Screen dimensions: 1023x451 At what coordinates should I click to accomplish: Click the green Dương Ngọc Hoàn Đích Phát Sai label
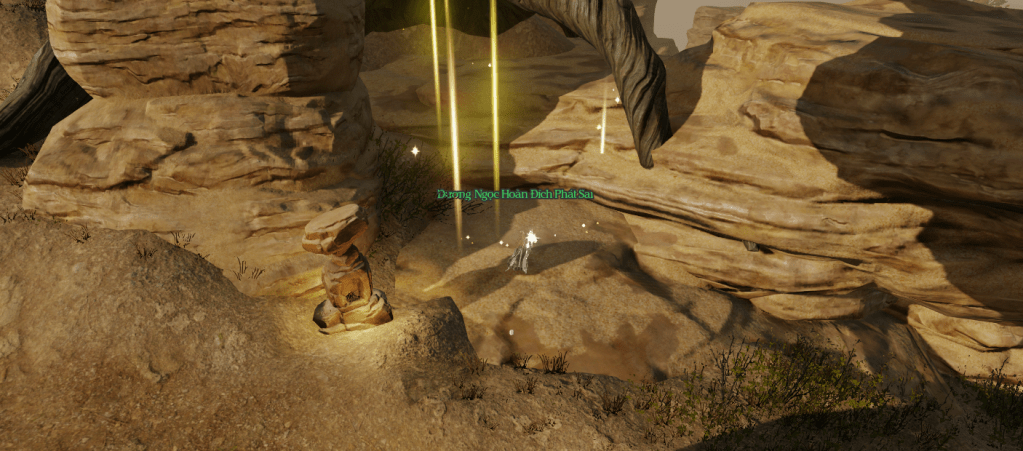tap(515, 194)
